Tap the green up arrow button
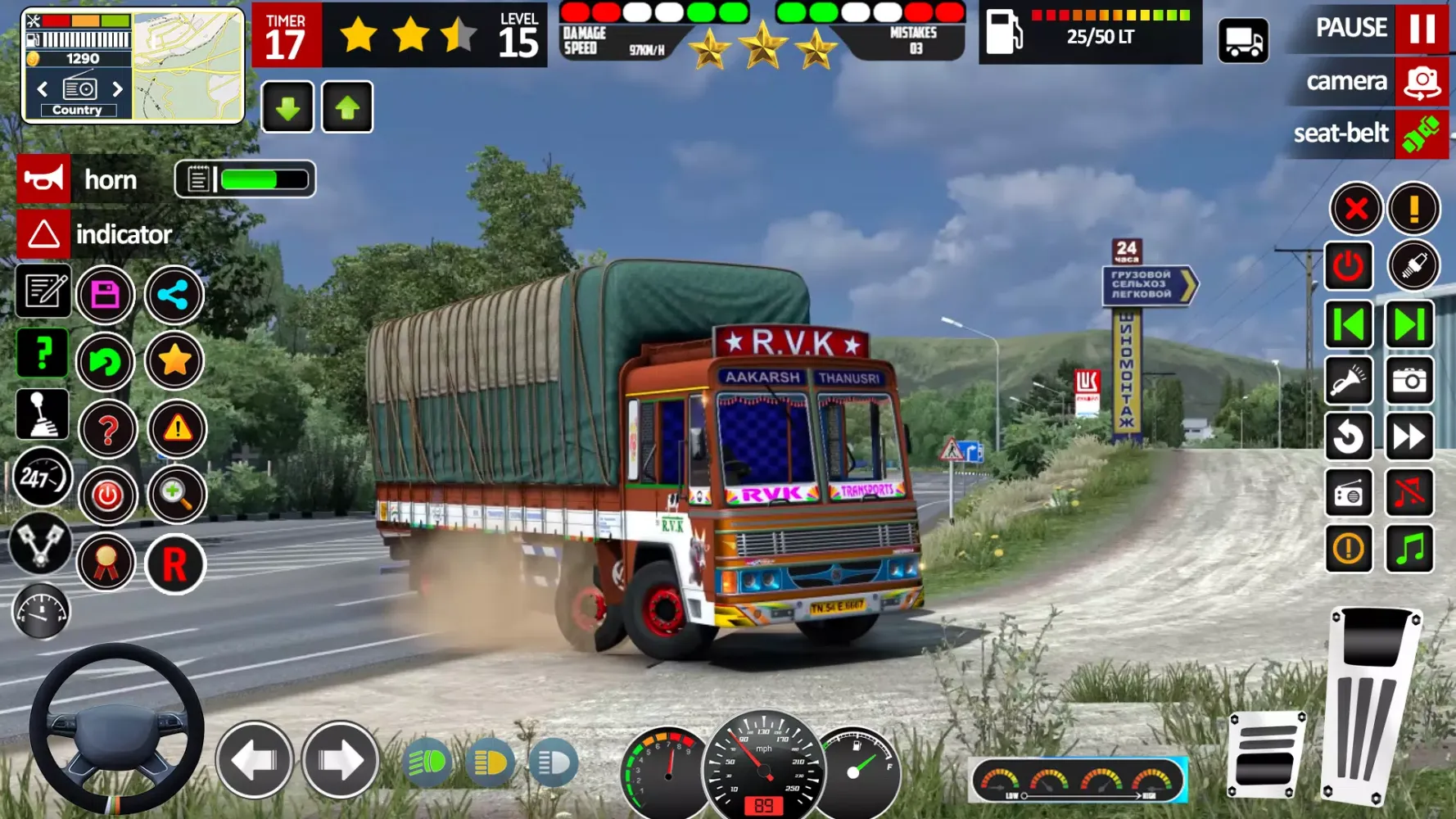This screenshot has width=1456, height=819. [347, 107]
